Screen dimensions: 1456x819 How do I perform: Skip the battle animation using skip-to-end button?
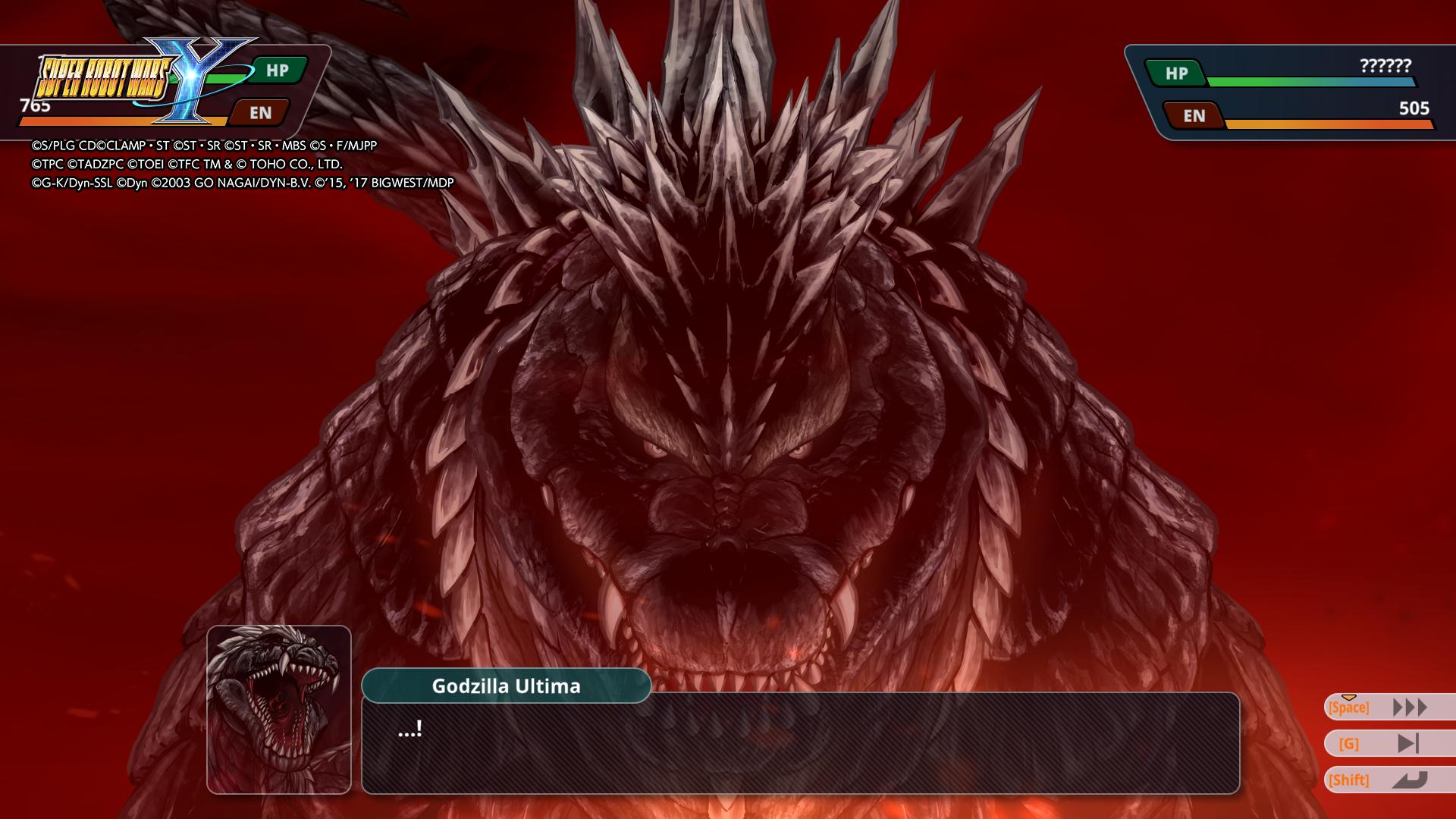tap(1407, 744)
